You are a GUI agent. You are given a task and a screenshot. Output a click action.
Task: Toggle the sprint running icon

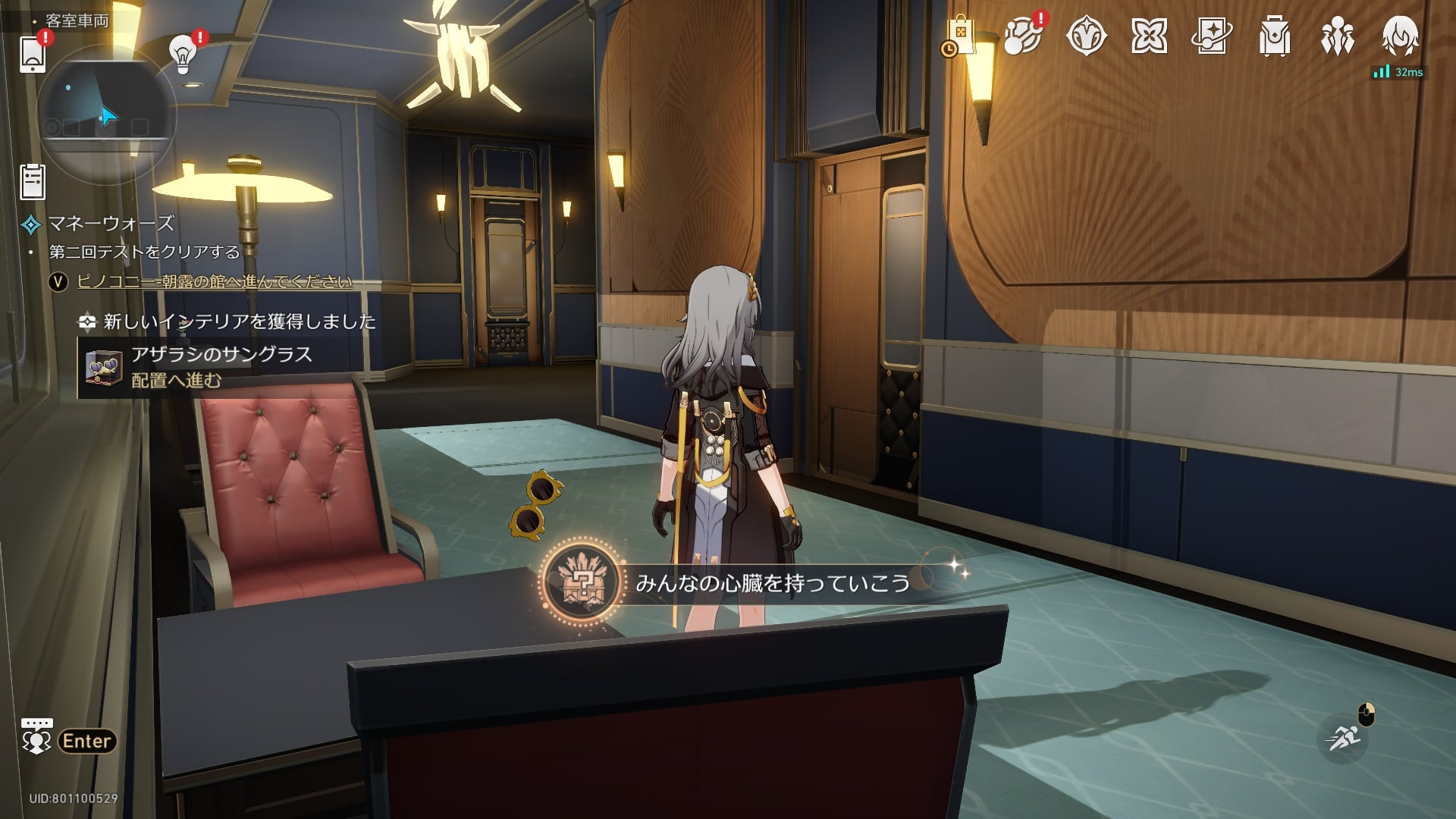1343,738
